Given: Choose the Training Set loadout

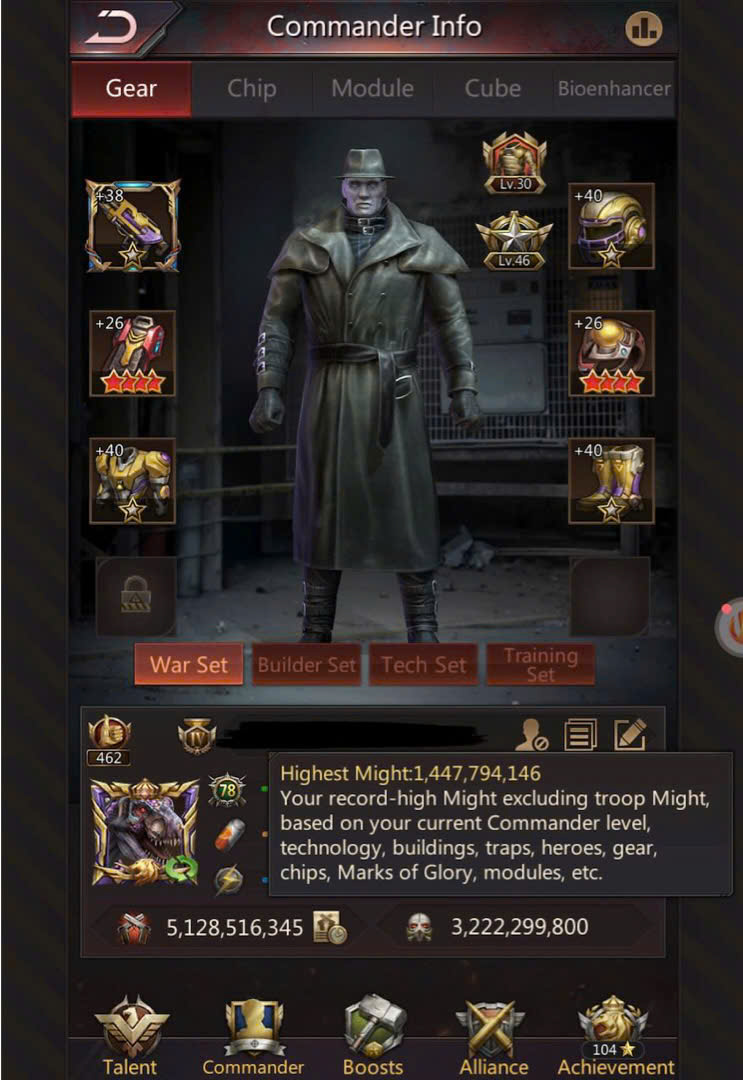Looking at the screenshot, I should tap(540, 665).
